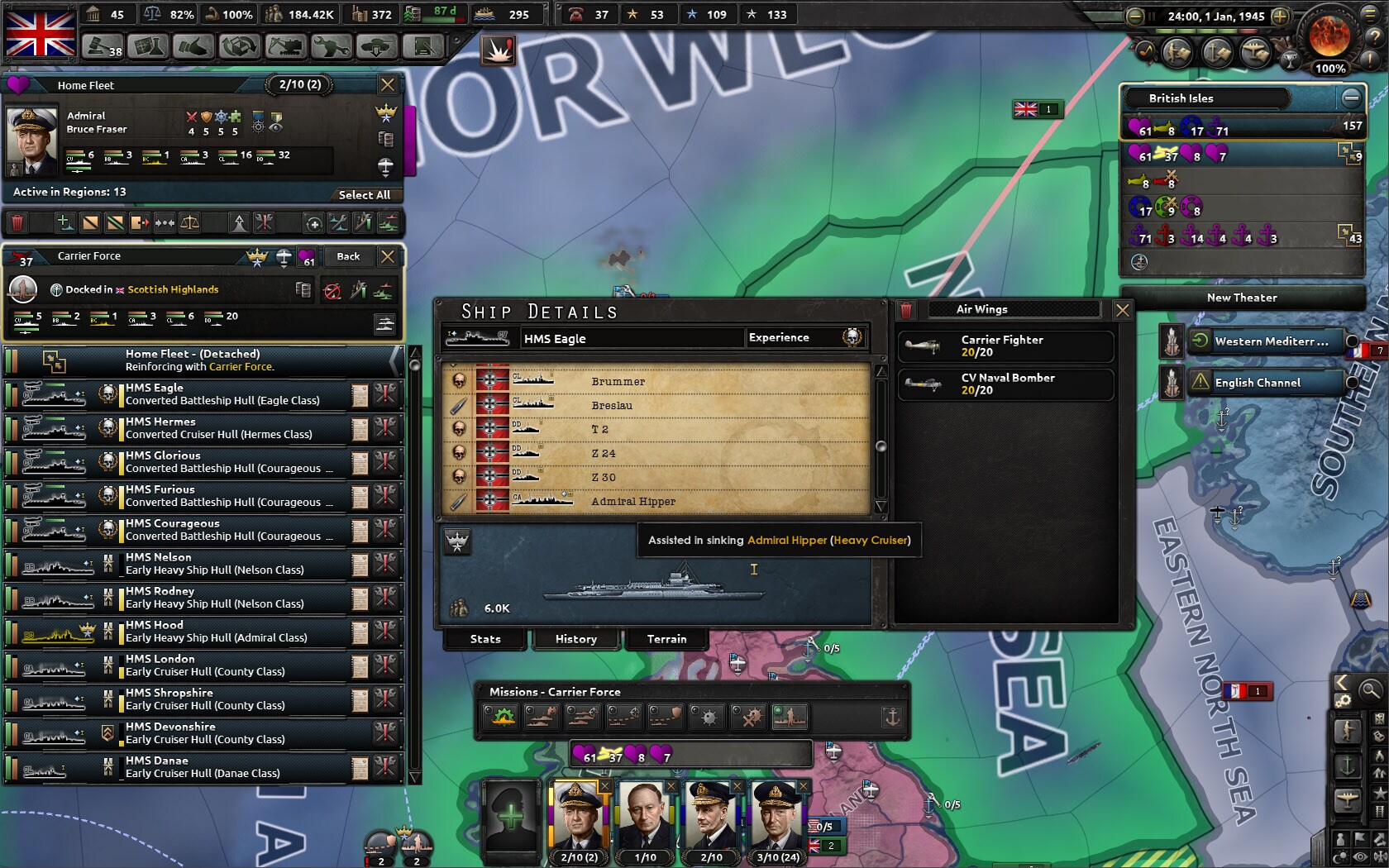Open the History tab

(575, 639)
